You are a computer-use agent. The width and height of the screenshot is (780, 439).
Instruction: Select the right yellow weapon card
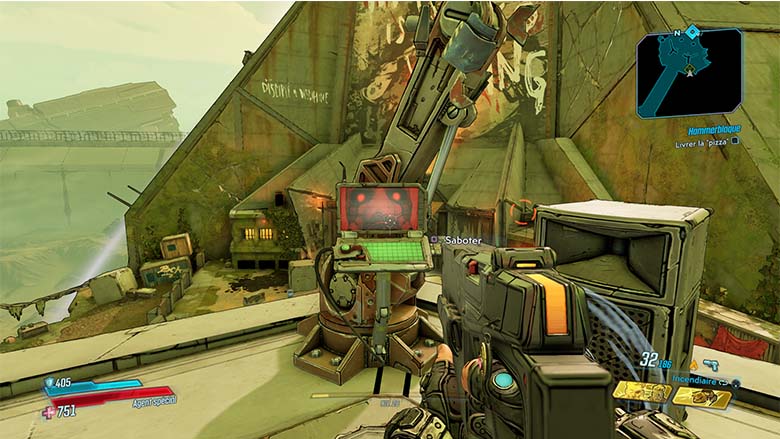[701, 396]
